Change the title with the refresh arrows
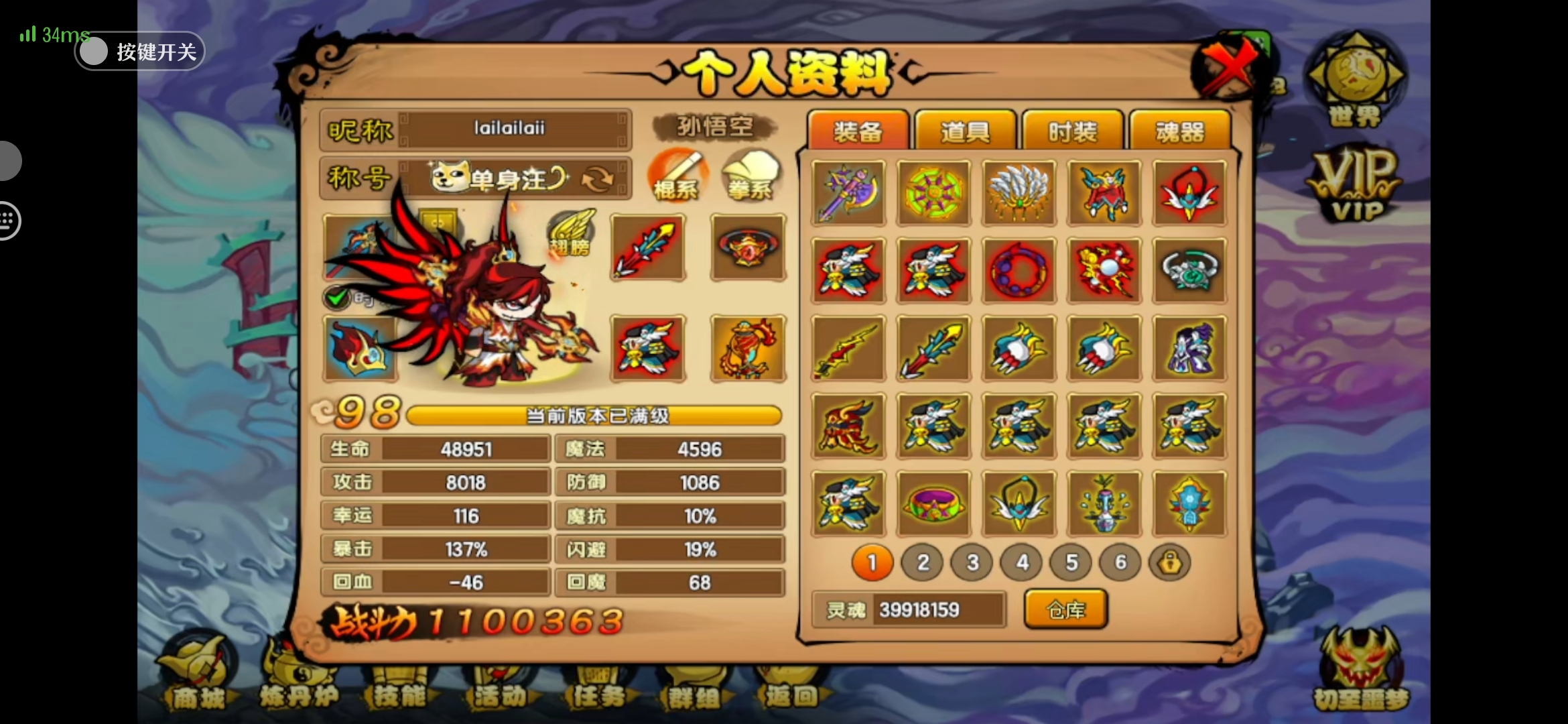The image size is (1568, 724). point(597,179)
